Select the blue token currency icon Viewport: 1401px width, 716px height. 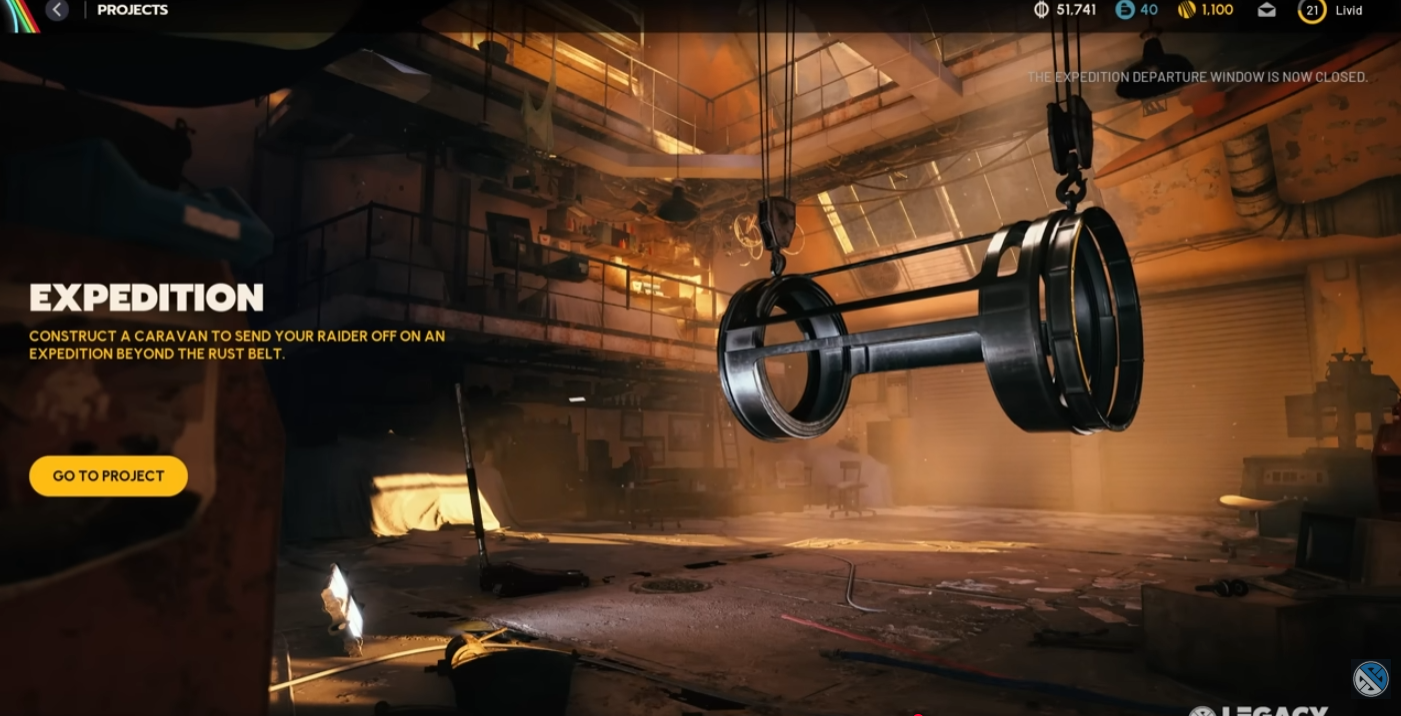(x=1125, y=10)
